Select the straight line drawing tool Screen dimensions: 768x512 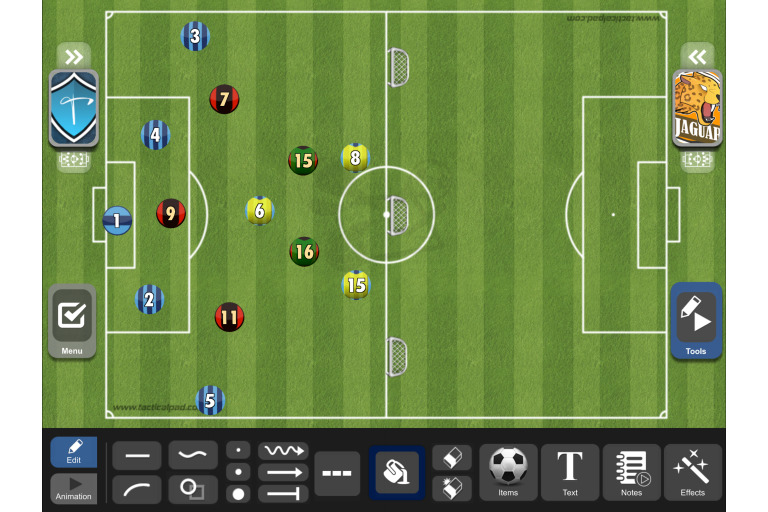pyautogui.click(x=137, y=456)
